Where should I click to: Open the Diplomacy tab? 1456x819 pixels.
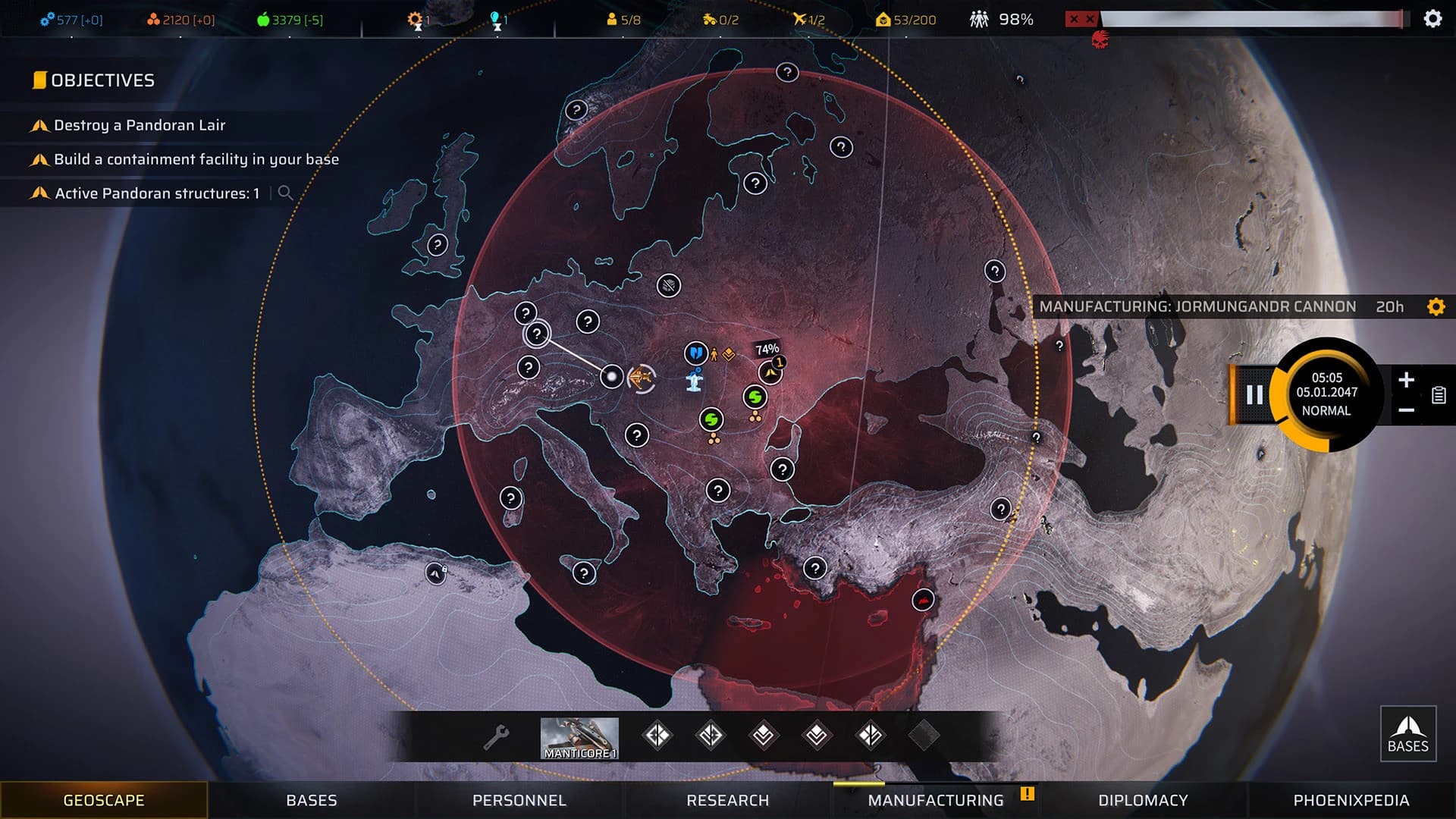pos(1141,800)
